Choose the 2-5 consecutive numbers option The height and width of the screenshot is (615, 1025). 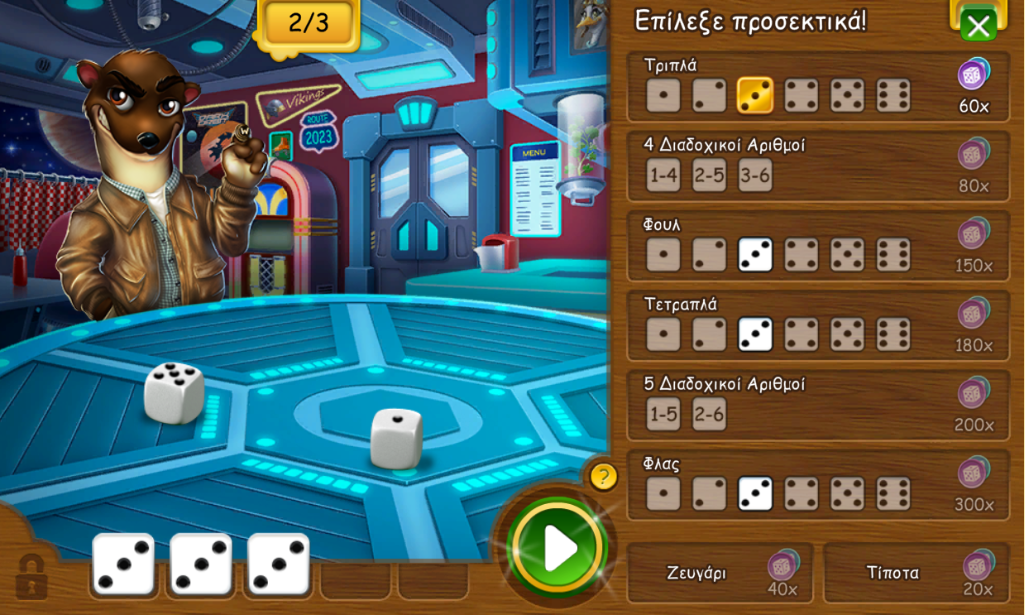[709, 175]
